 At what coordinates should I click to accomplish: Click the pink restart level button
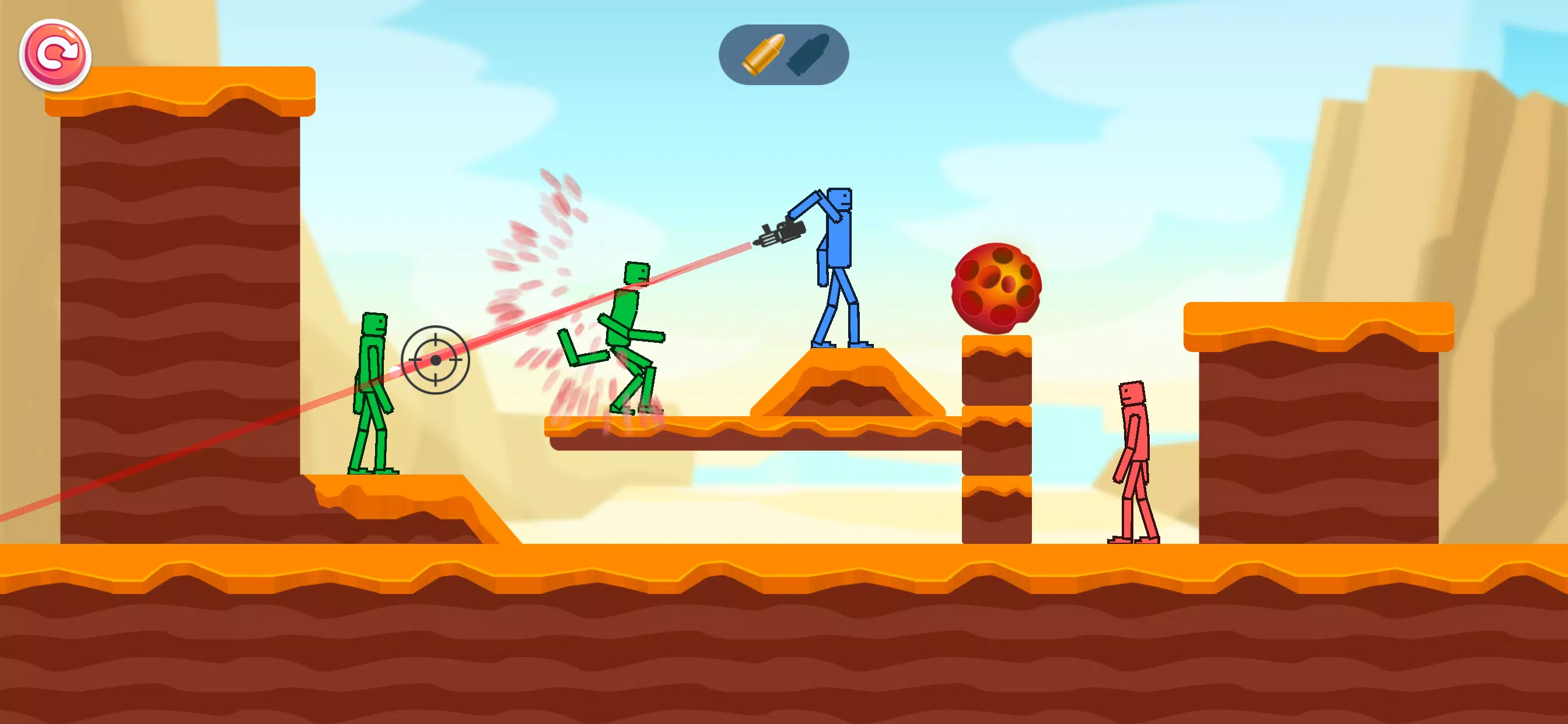55,55
